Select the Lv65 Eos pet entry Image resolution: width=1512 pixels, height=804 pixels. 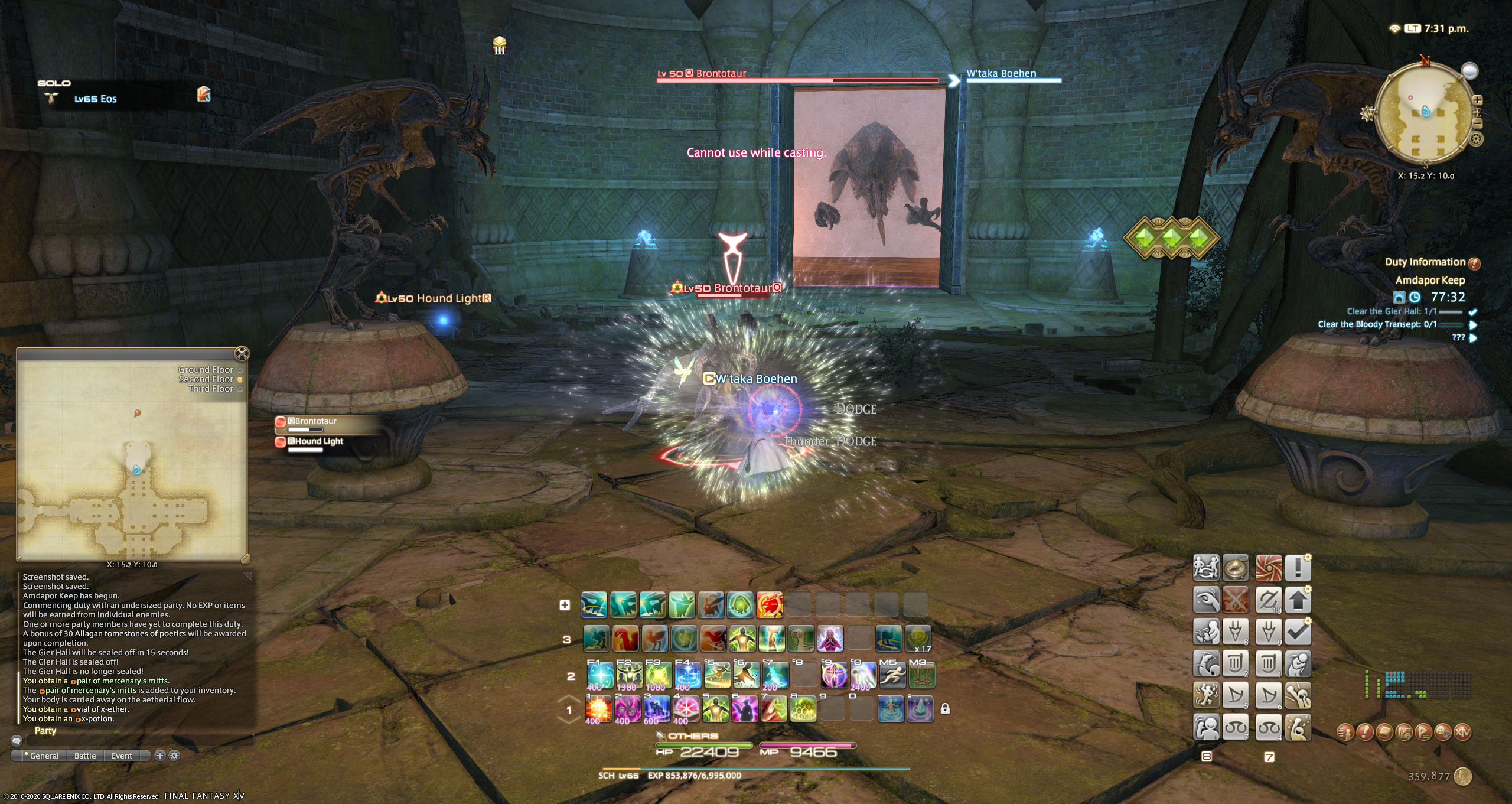(x=95, y=99)
